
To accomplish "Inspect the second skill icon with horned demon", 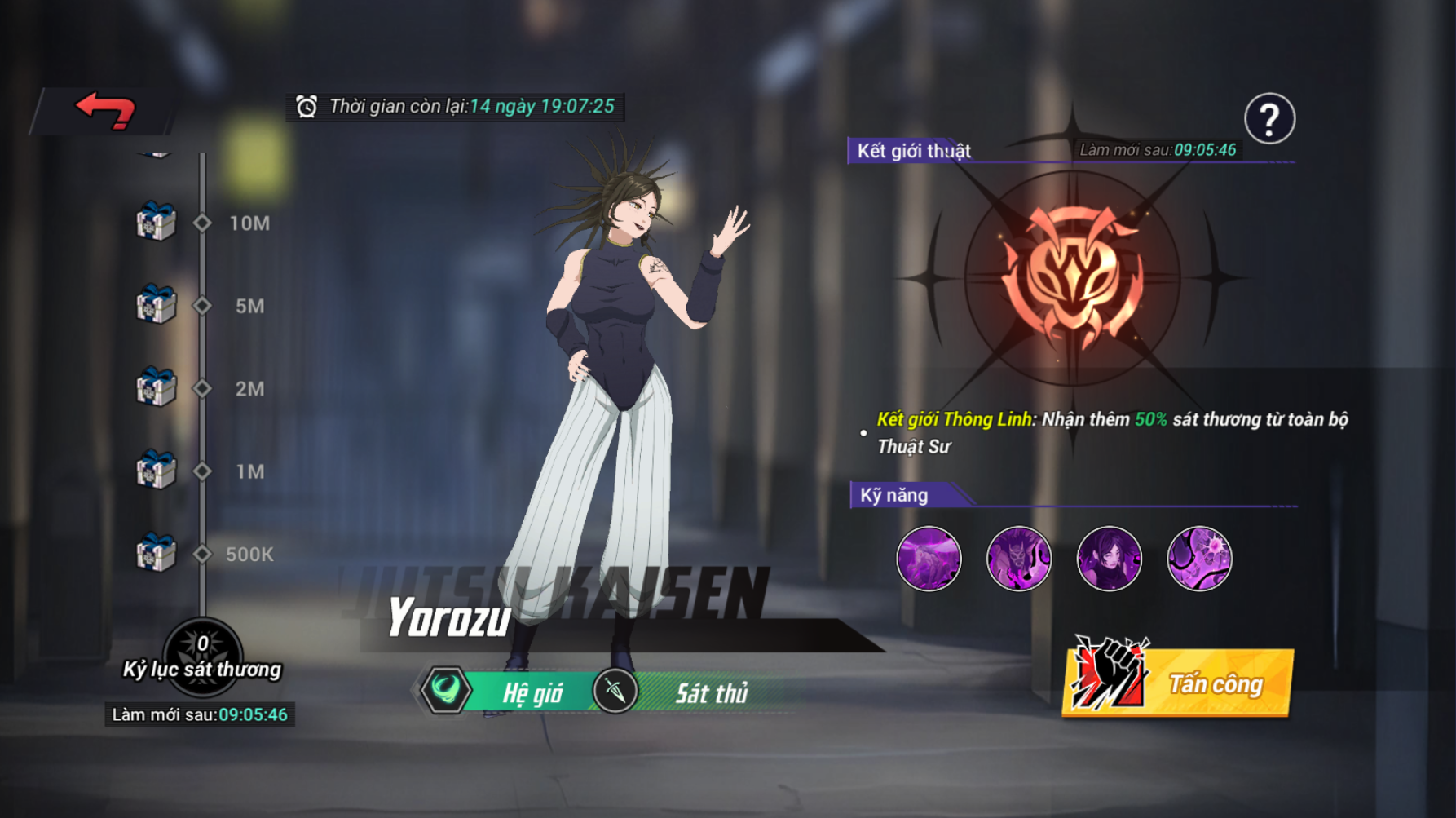I will tap(1019, 559).
